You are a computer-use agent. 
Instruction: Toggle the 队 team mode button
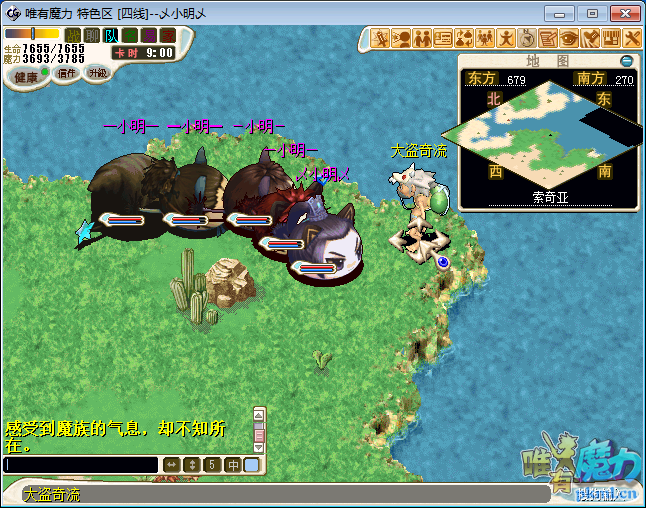click(110, 36)
